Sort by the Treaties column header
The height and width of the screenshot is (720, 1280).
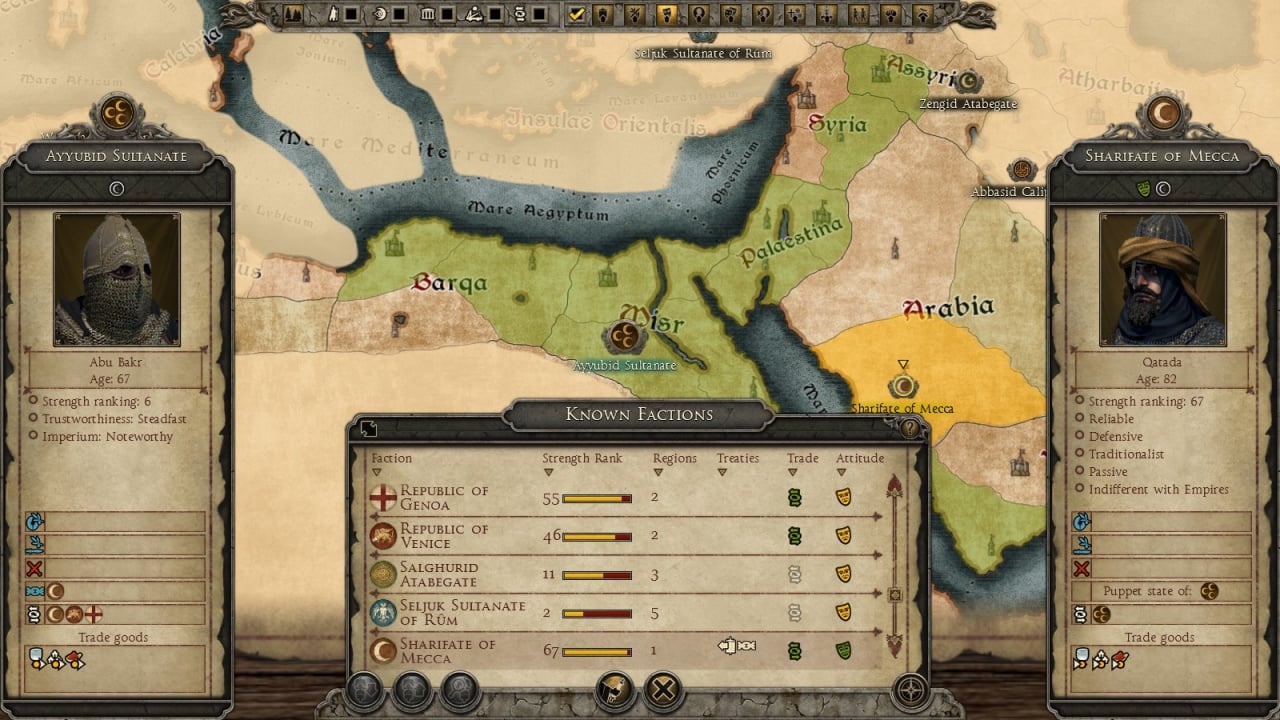(x=738, y=459)
